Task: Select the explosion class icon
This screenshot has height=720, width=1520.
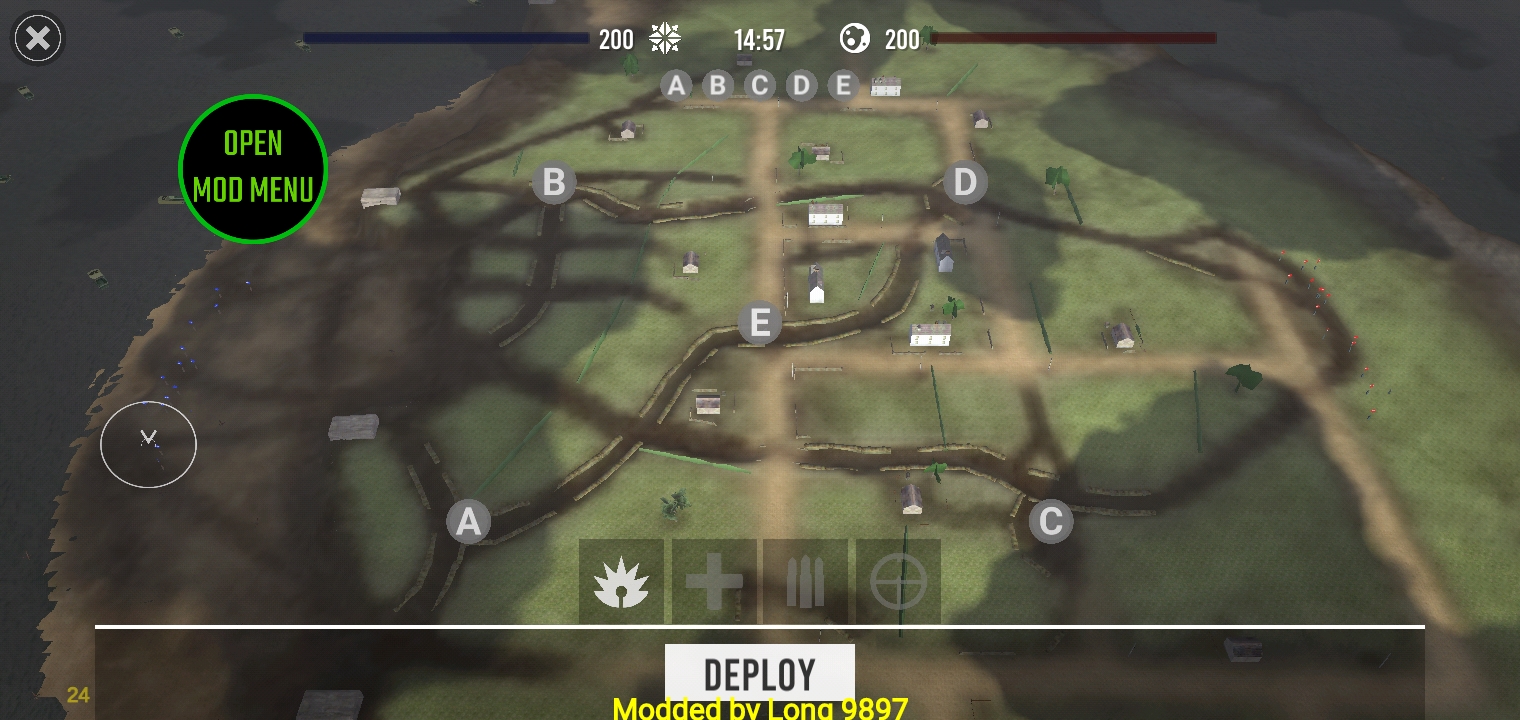Action: [x=621, y=582]
